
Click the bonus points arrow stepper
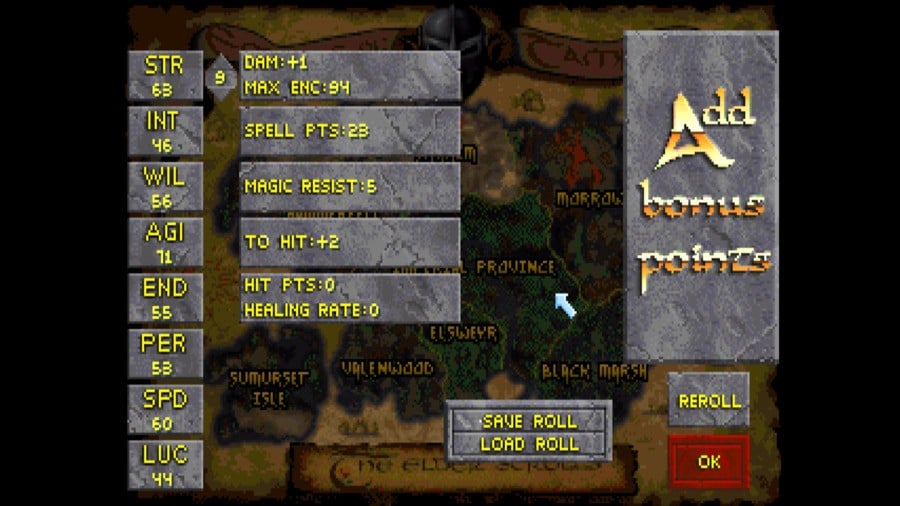point(220,76)
